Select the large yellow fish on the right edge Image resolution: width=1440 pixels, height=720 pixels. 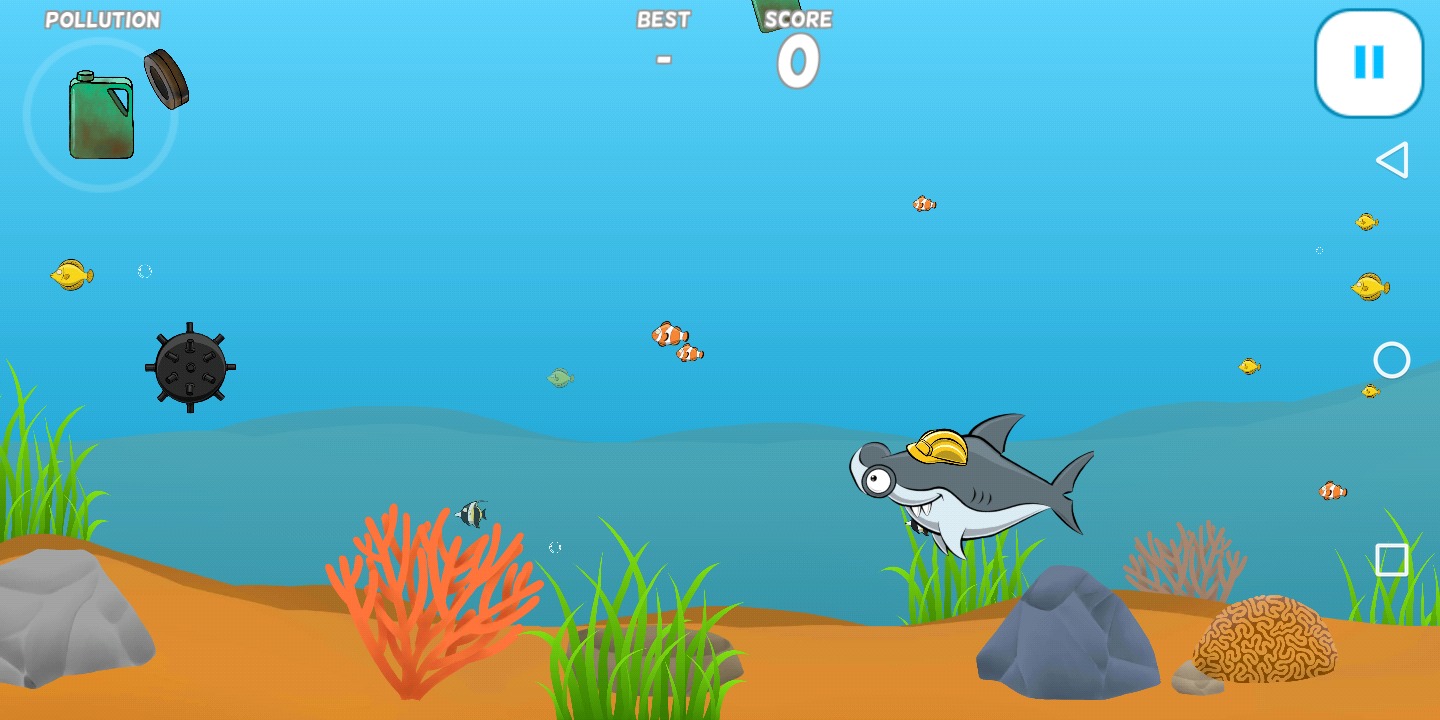tap(1370, 288)
